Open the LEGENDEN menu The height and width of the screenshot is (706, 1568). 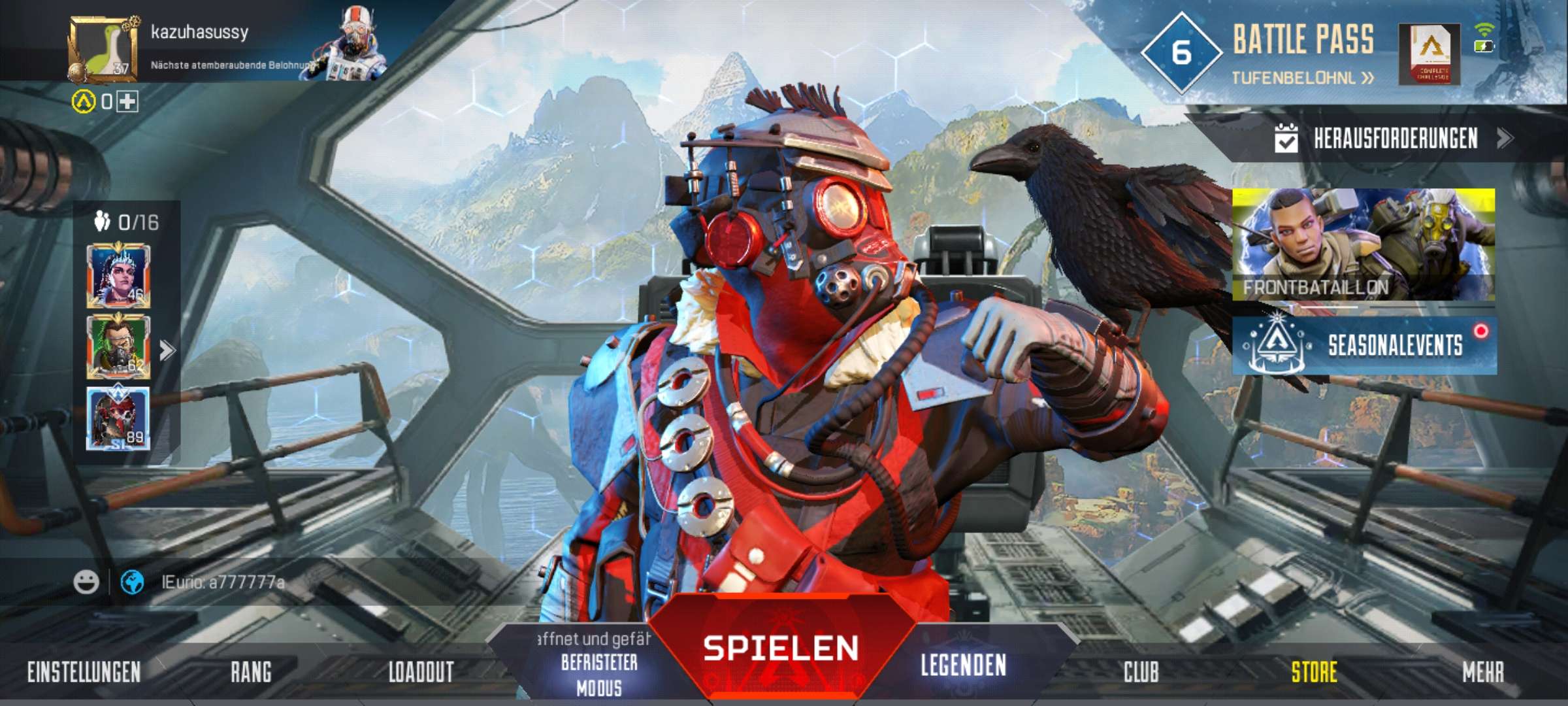963,665
